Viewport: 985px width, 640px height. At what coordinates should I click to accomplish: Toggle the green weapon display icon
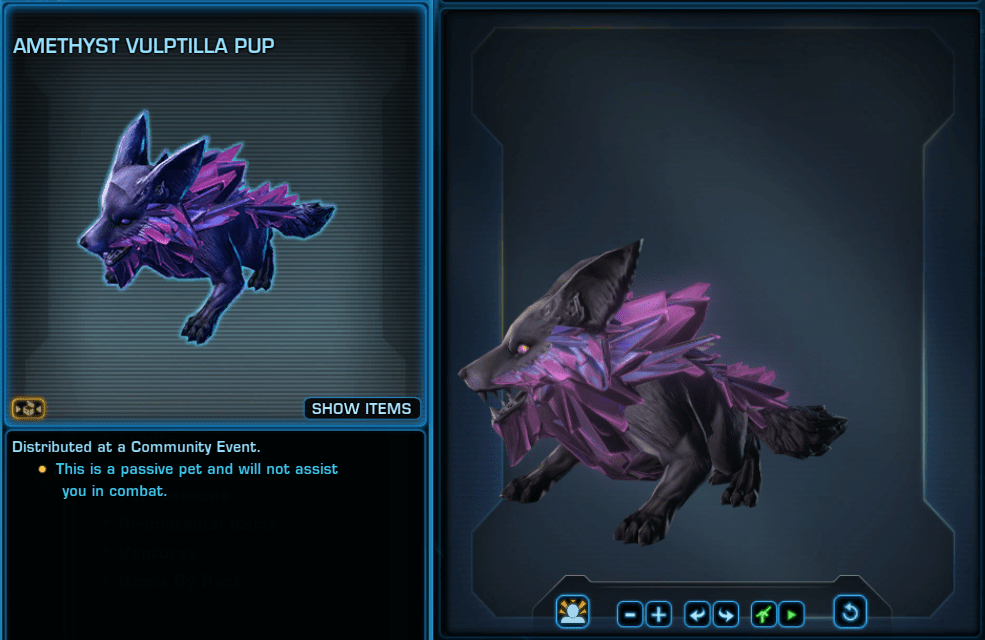764,614
